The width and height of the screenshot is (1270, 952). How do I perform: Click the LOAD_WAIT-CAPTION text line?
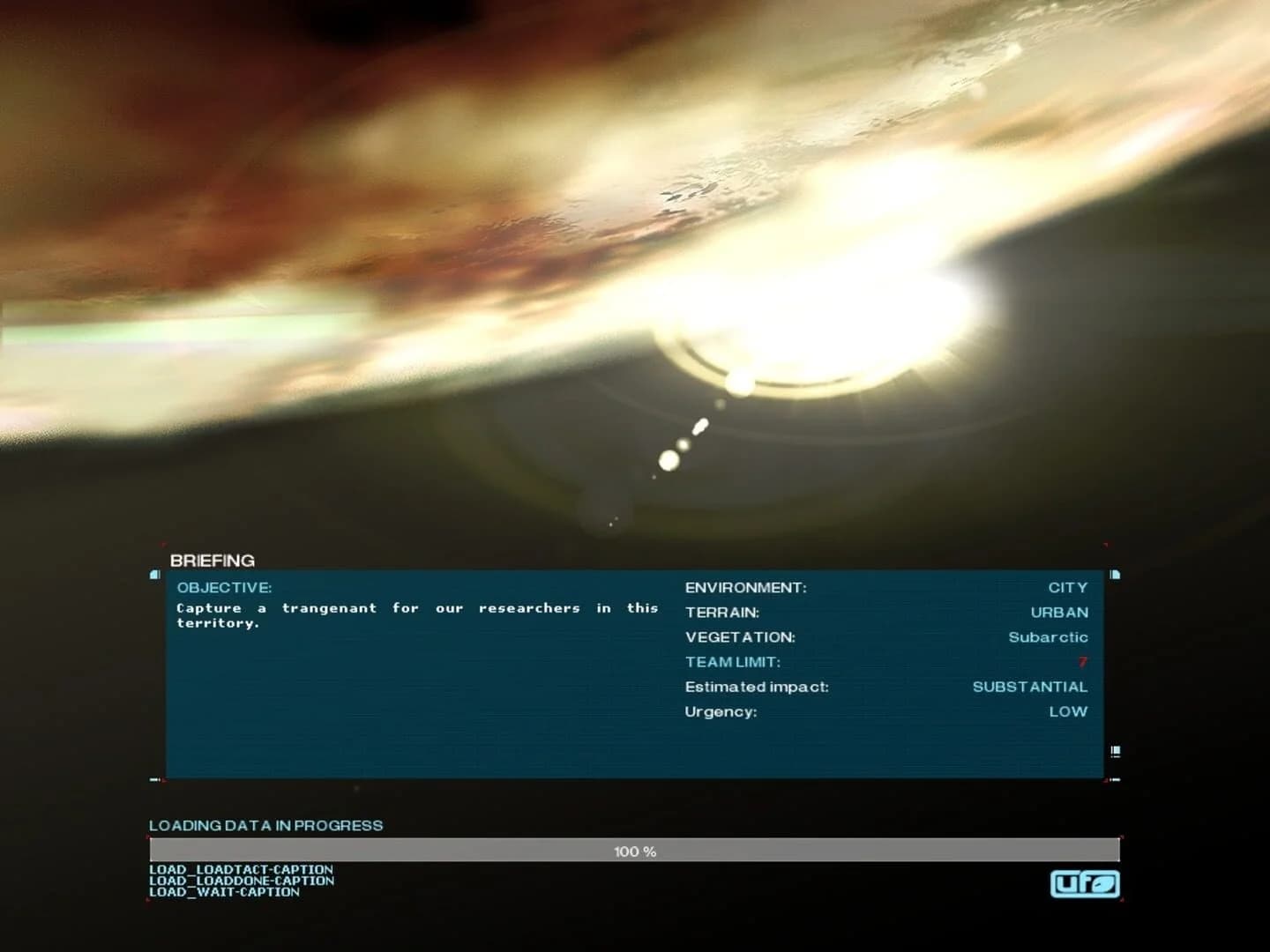[x=224, y=891]
